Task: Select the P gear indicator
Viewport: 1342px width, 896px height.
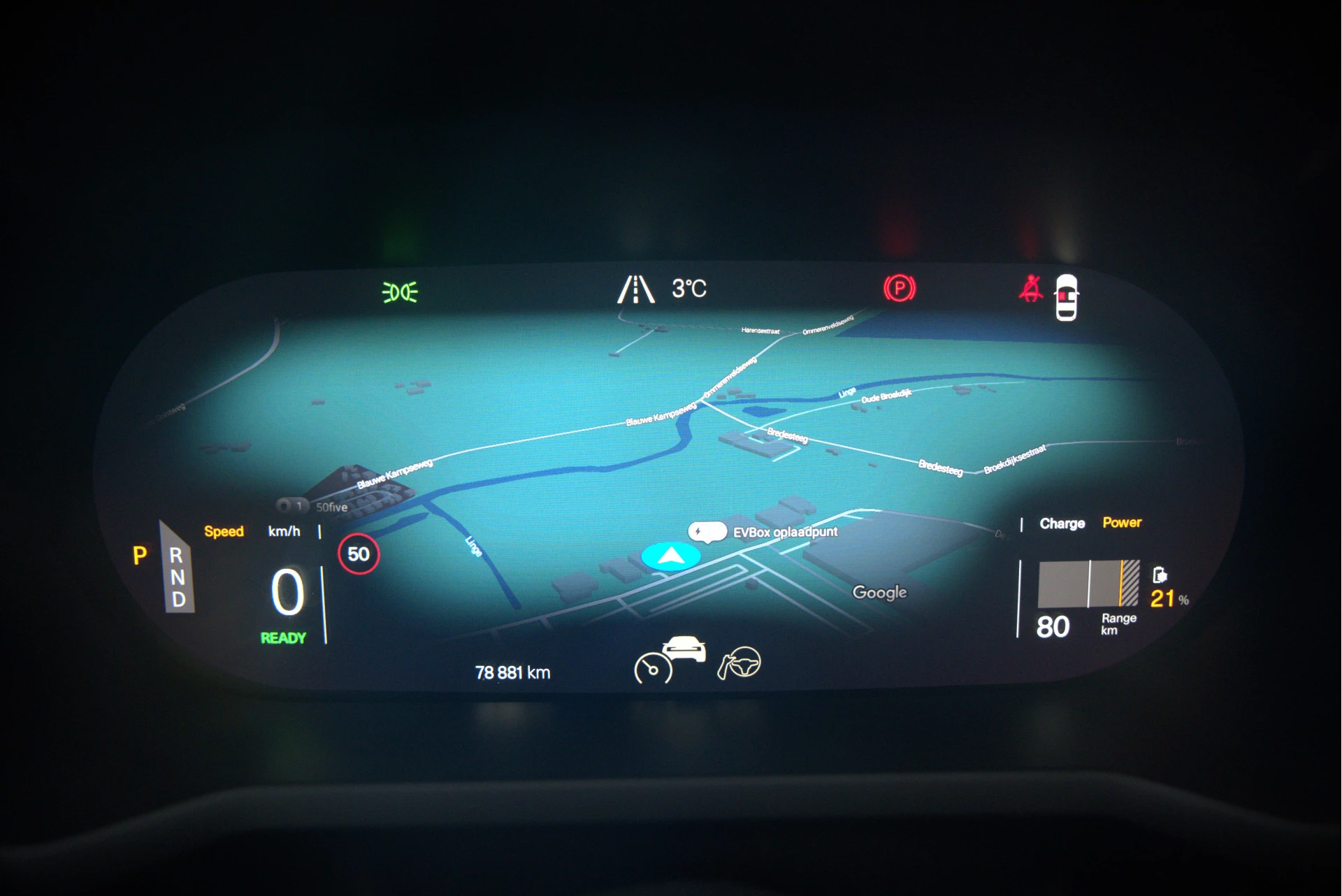Action: pyautogui.click(x=140, y=554)
